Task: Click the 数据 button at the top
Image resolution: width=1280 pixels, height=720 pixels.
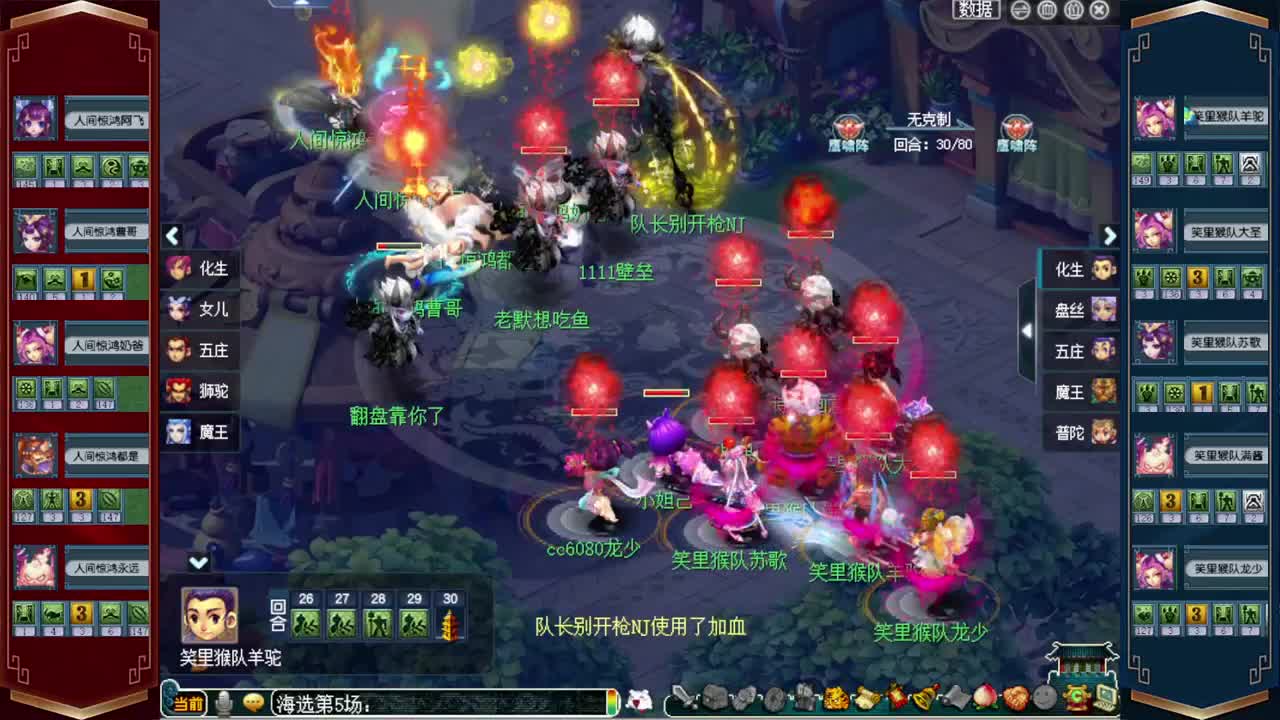Action: 975,10
